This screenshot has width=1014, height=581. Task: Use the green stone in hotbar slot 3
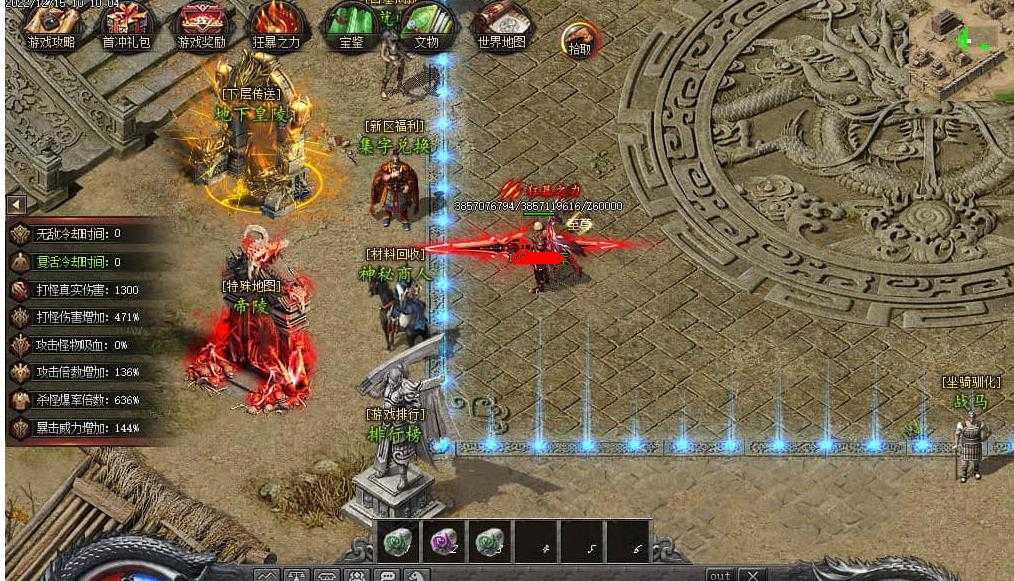click(x=489, y=541)
